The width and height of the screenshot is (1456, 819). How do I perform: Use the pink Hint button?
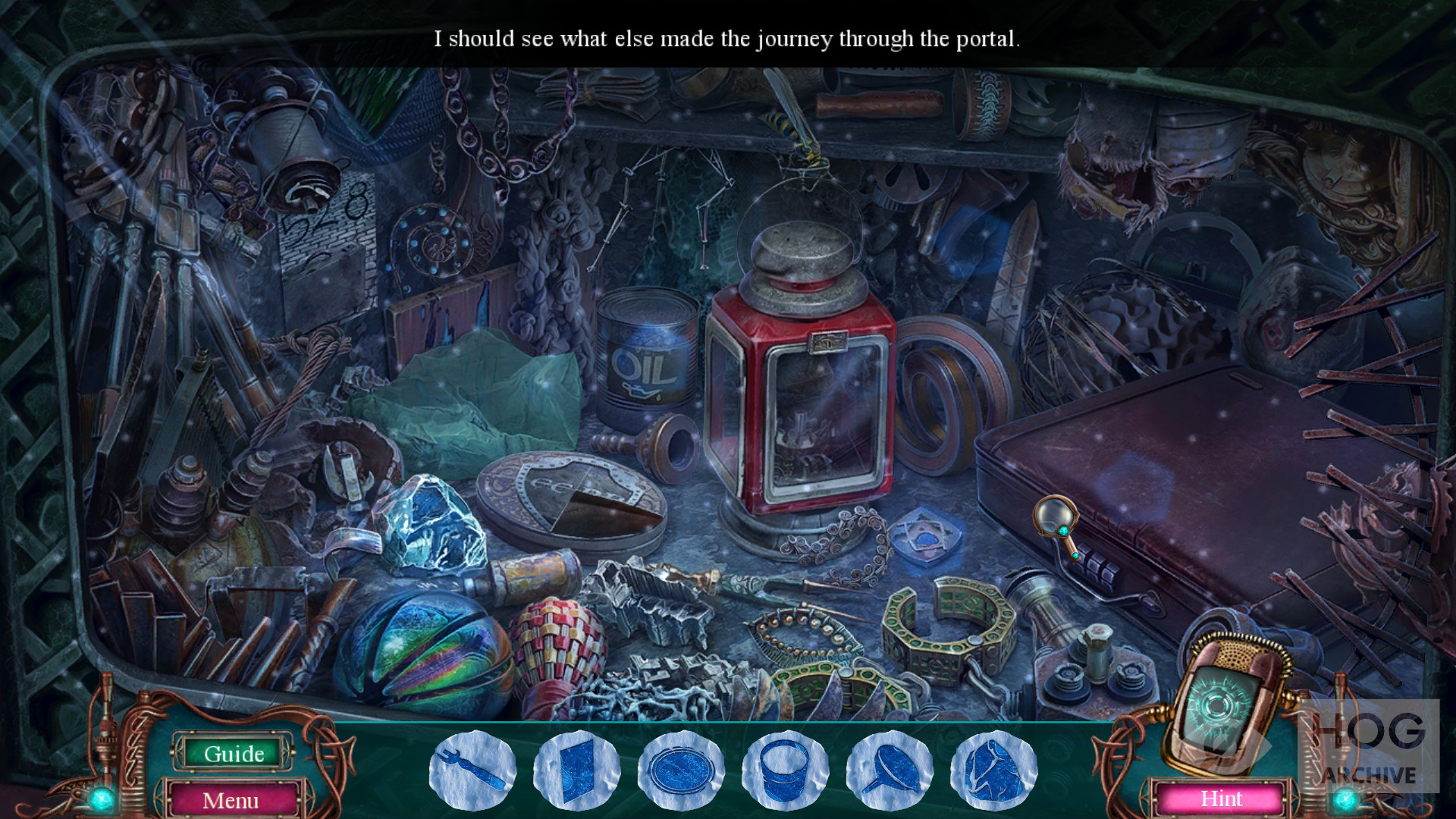[1221, 799]
